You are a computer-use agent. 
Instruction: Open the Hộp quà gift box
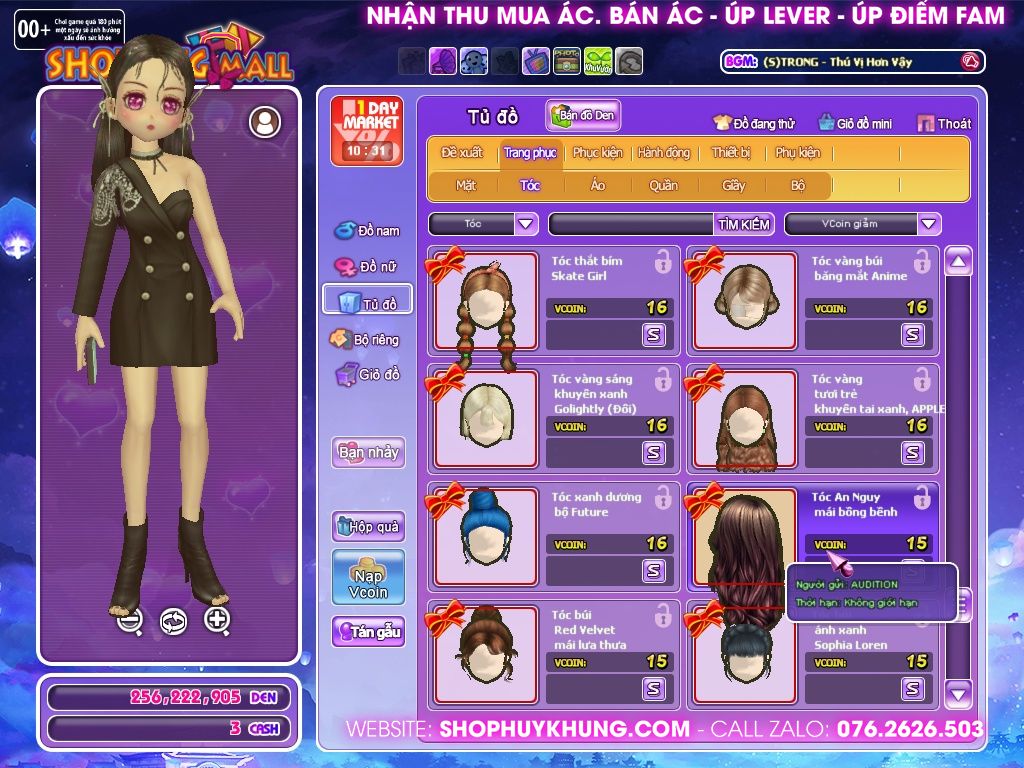point(368,526)
